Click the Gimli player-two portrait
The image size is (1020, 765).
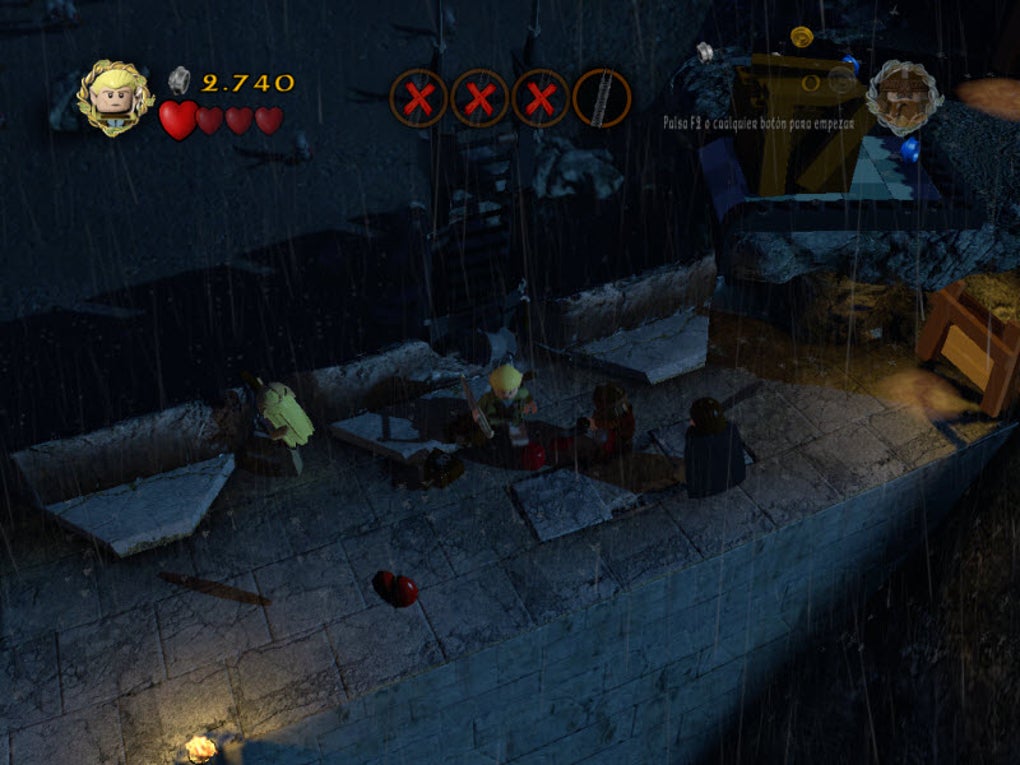[904, 98]
